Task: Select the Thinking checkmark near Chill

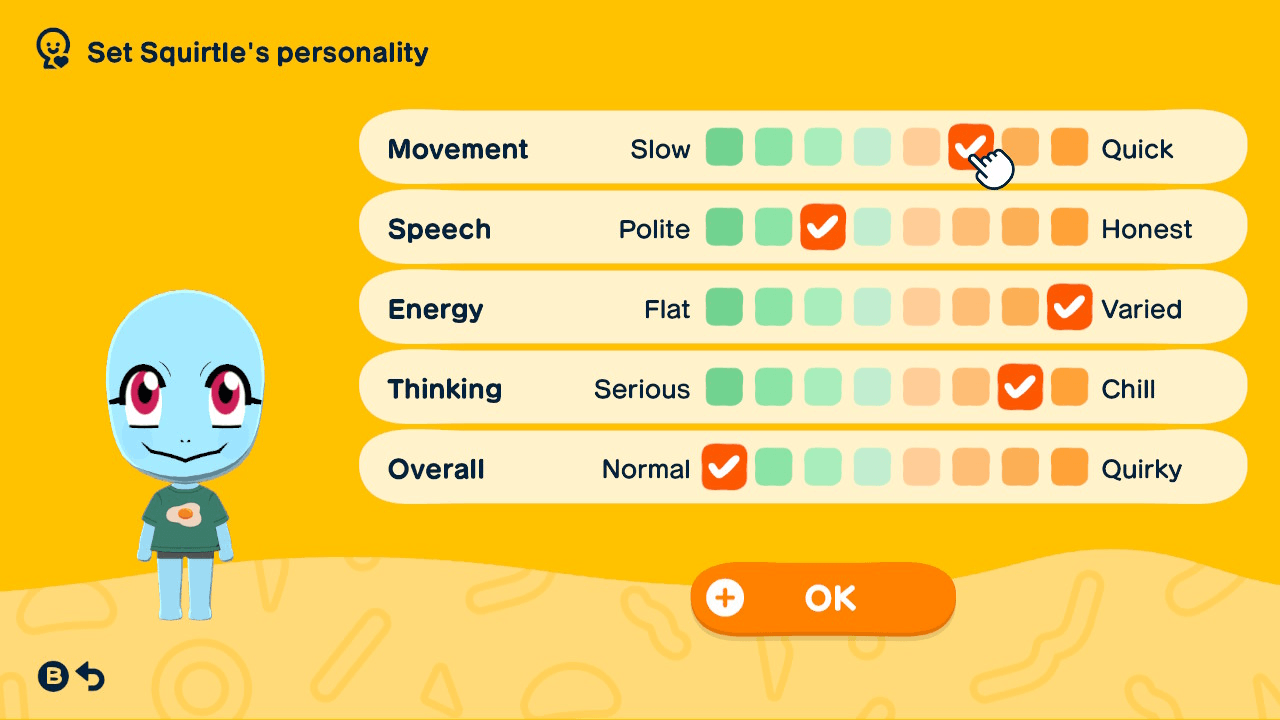Action: click(1020, 387)
